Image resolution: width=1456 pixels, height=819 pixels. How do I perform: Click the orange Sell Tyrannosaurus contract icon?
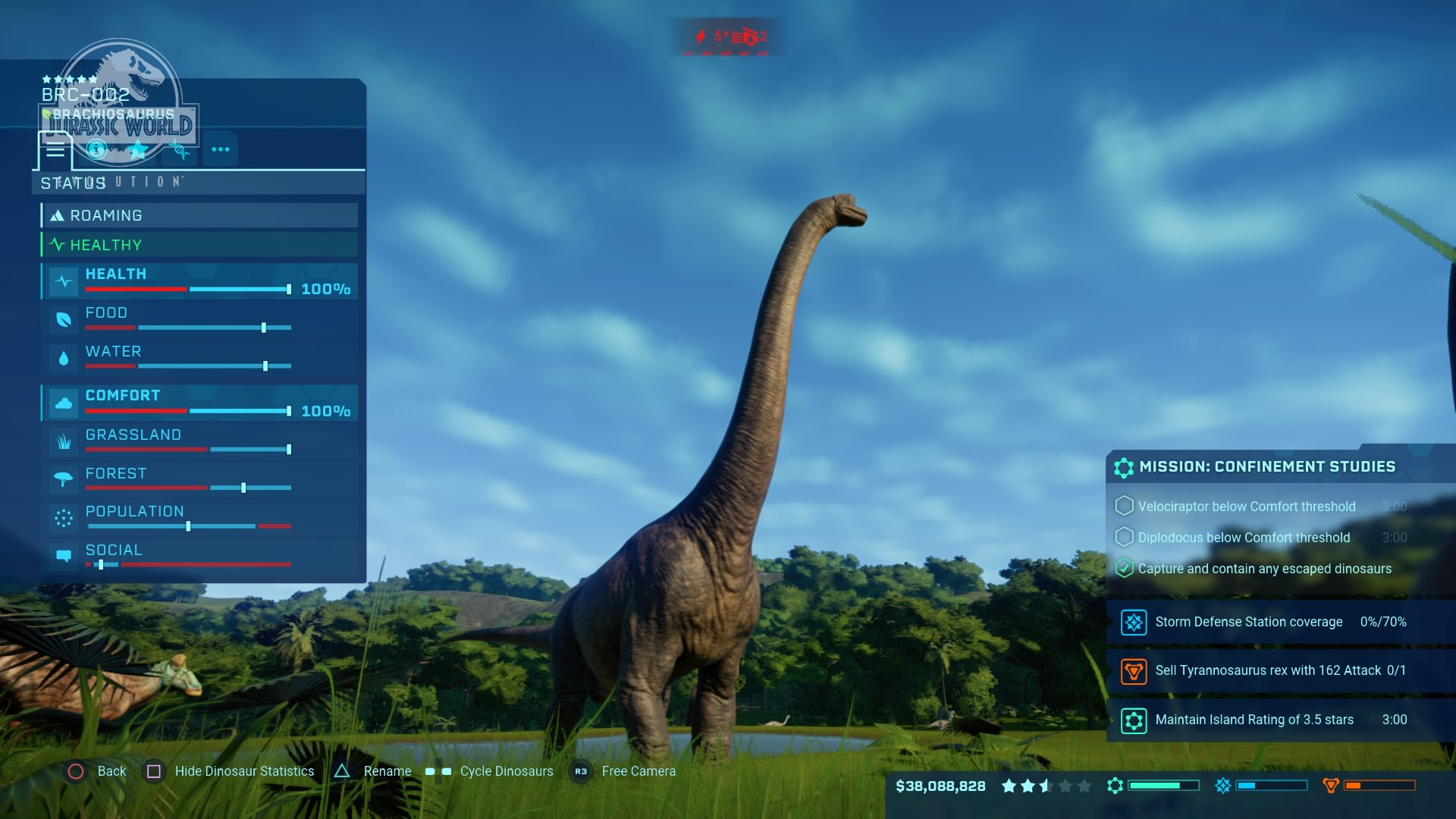point(1134,671)
